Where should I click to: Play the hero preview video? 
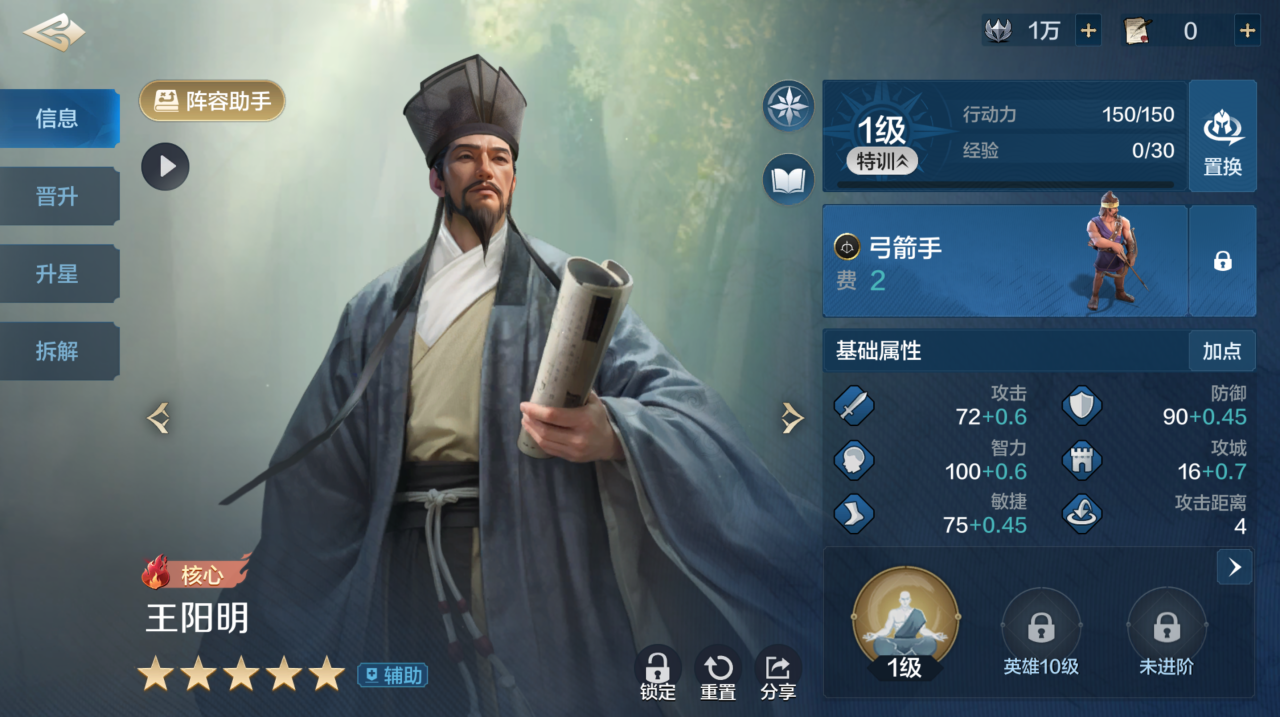[x=165, y=166]
